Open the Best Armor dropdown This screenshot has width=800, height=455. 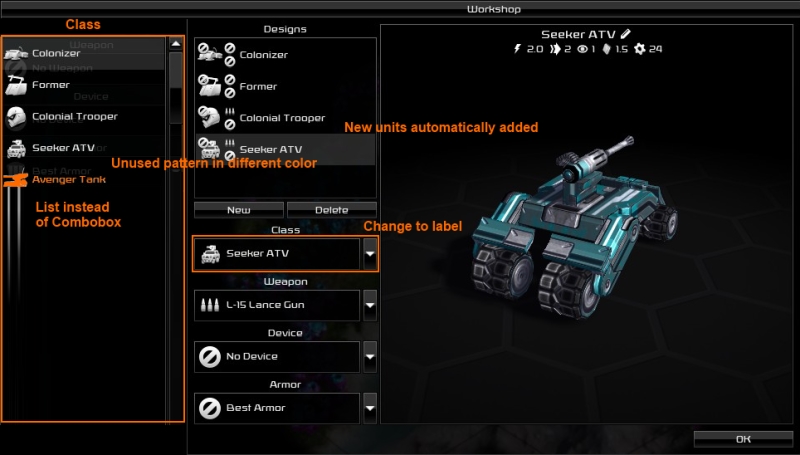[x=369, y=407]
